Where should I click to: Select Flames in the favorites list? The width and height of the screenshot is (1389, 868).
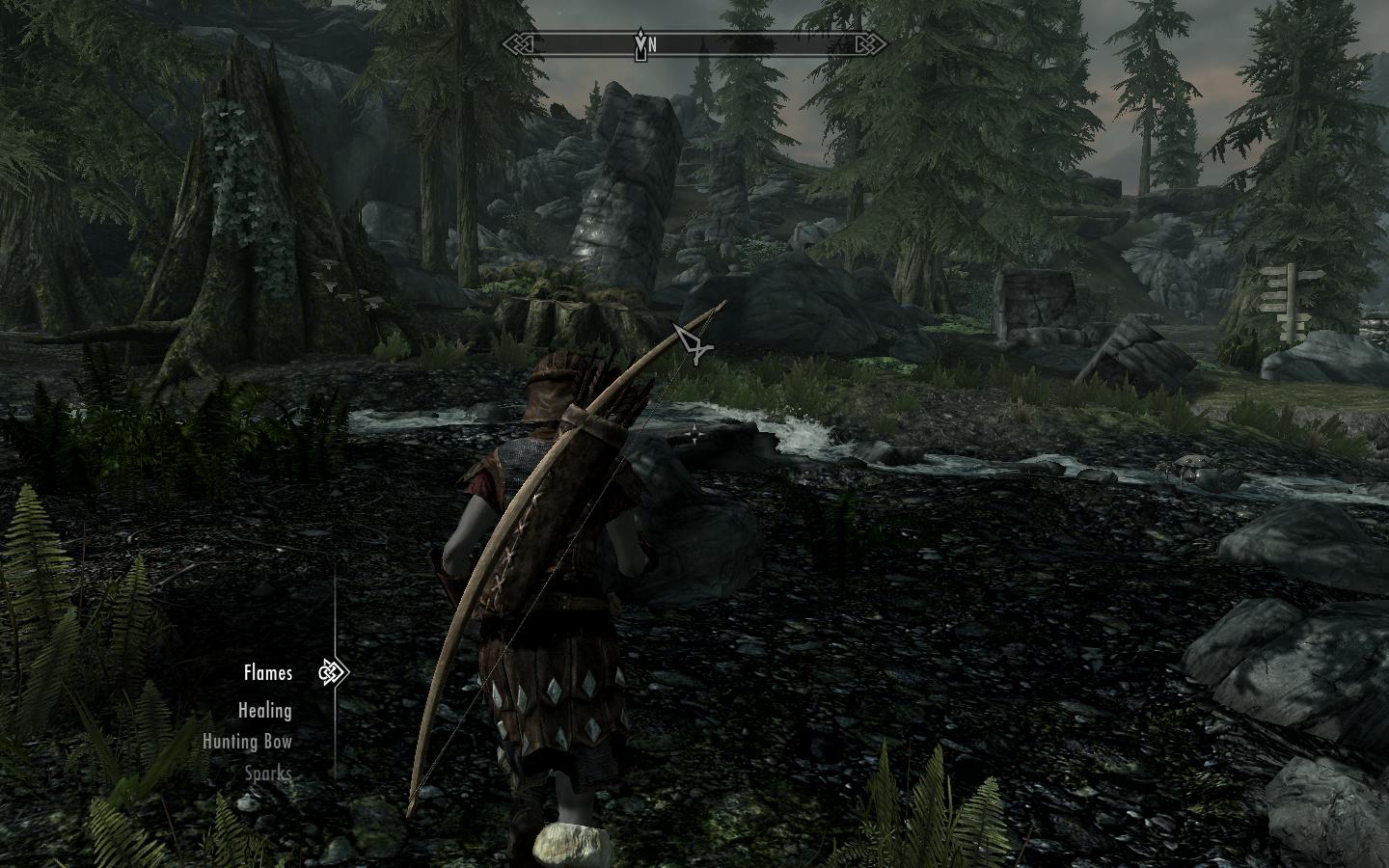tap(267, 673)
